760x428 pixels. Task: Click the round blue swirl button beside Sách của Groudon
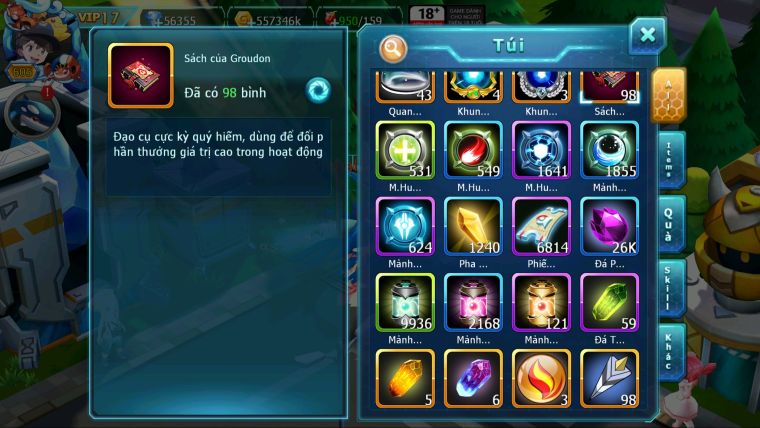coord(318,90)
